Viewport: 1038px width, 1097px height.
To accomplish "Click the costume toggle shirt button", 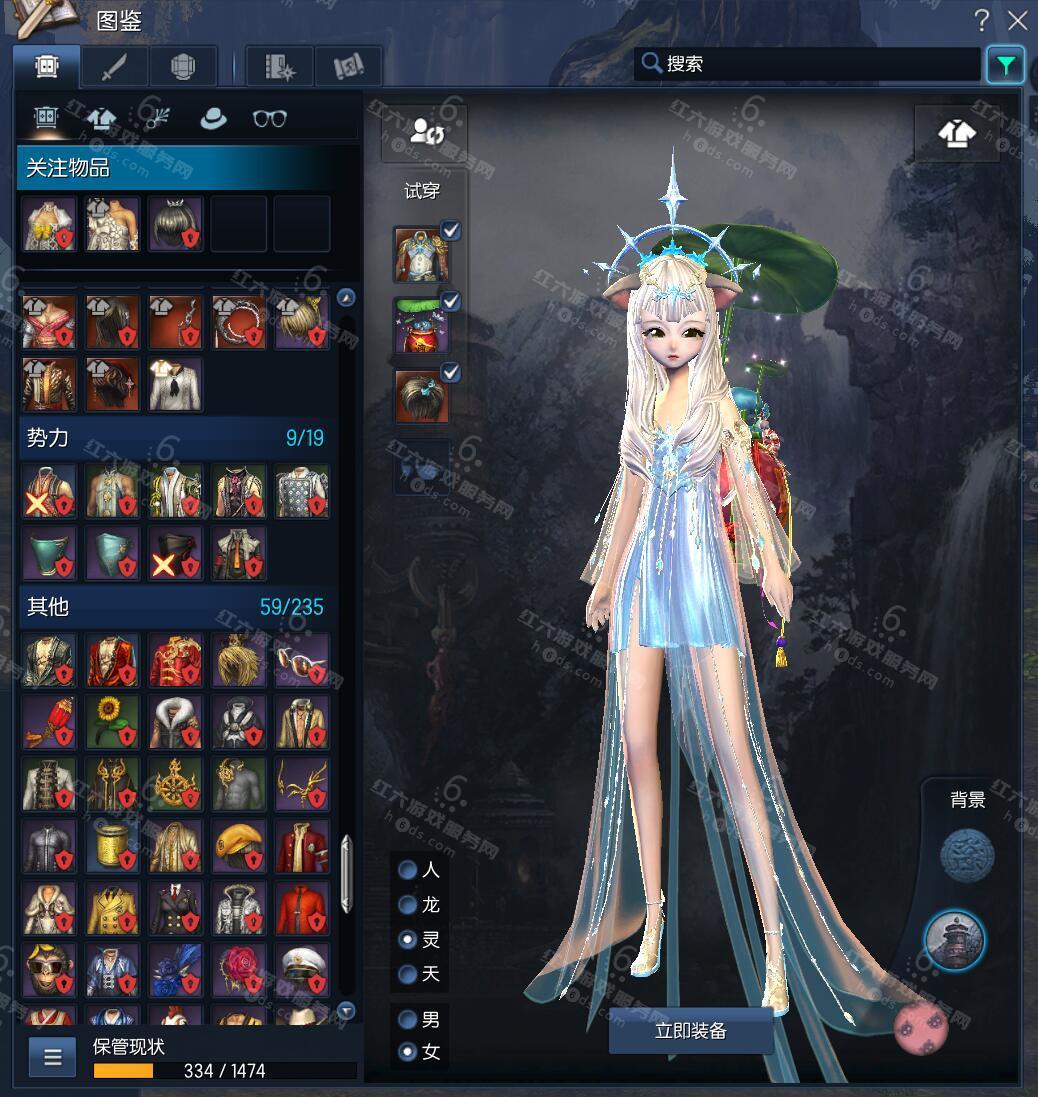I will coord(957,134).
